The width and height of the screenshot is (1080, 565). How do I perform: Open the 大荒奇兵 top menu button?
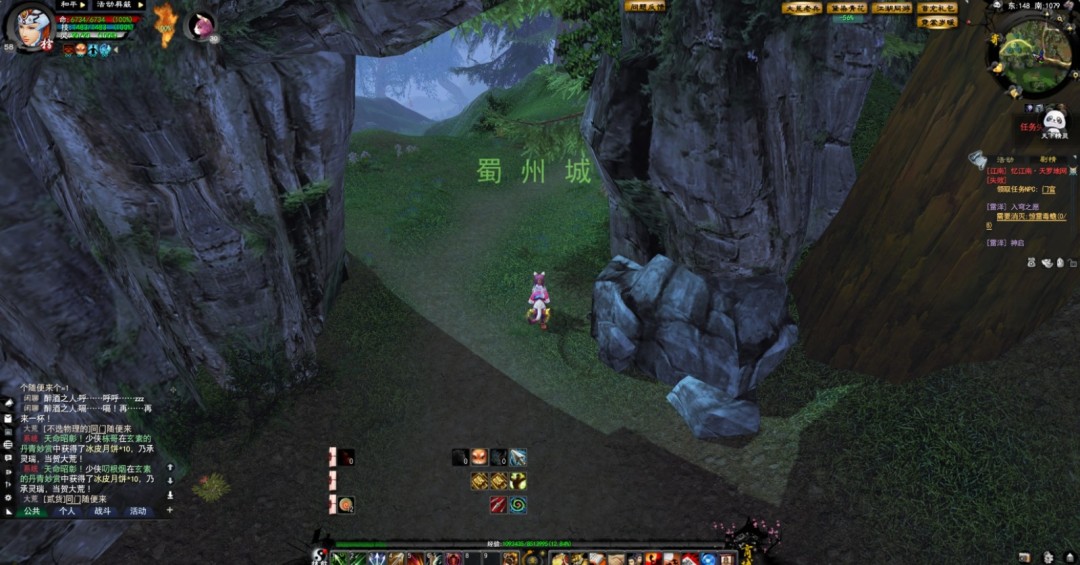coord(802,8)
